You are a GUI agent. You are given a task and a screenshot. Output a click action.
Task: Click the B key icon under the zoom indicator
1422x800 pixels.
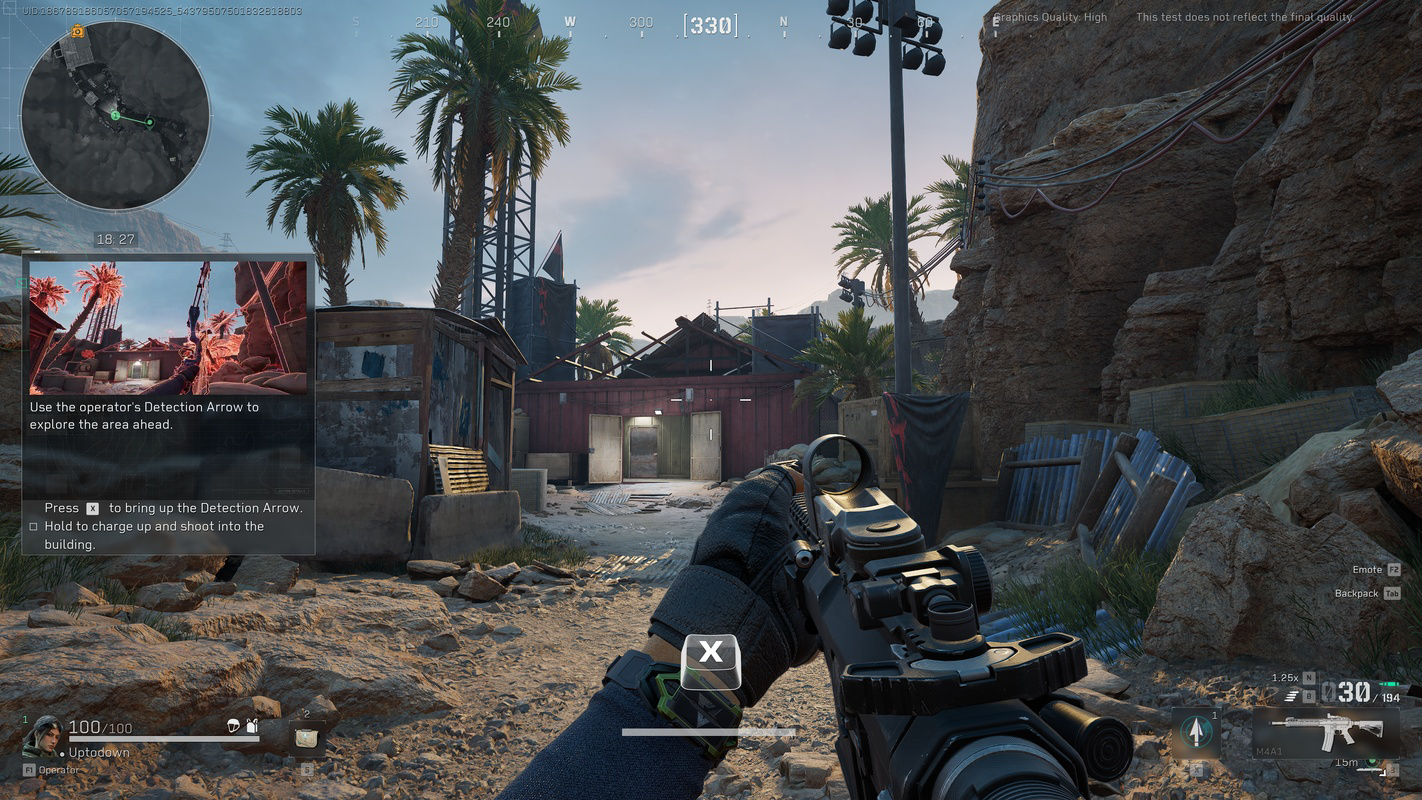tap(1309, 696)
